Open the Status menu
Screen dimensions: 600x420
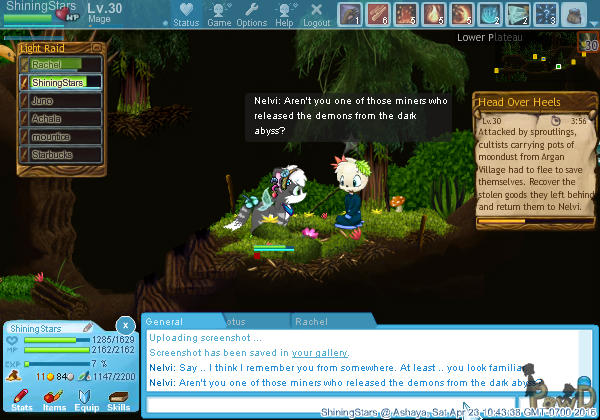(184, 14)
